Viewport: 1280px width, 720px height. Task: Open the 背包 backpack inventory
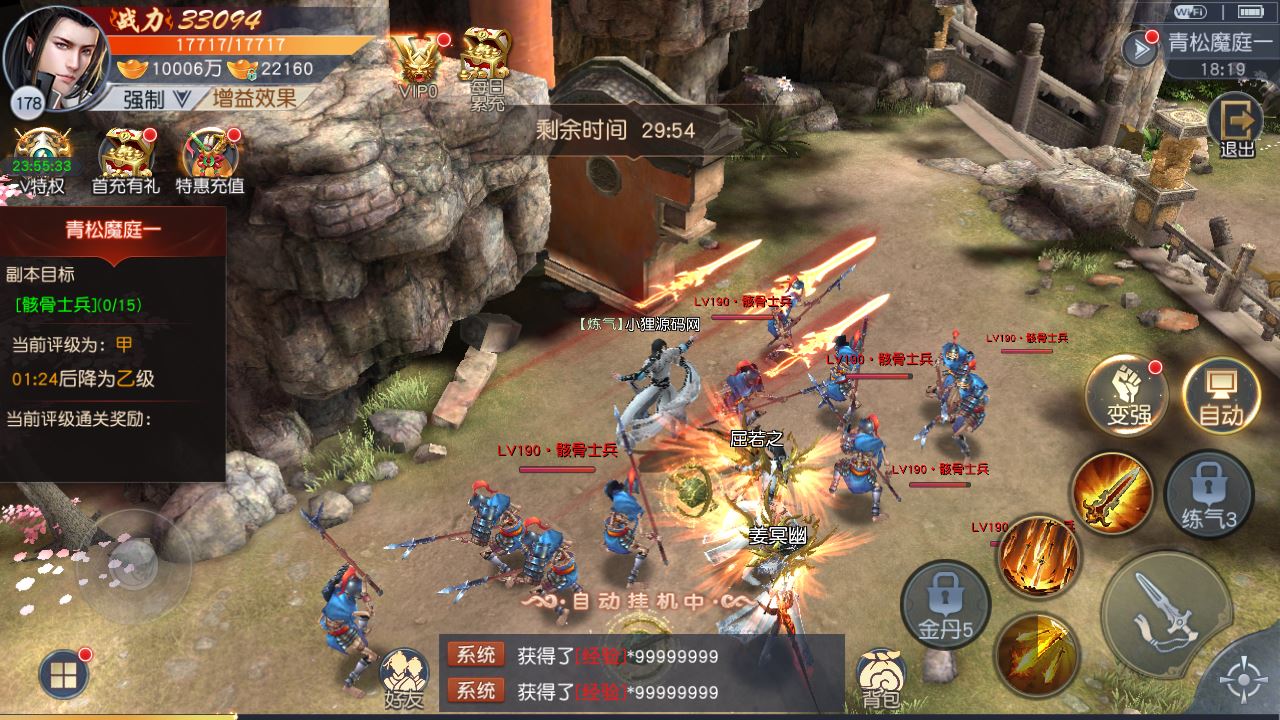(x=881, y=677)
